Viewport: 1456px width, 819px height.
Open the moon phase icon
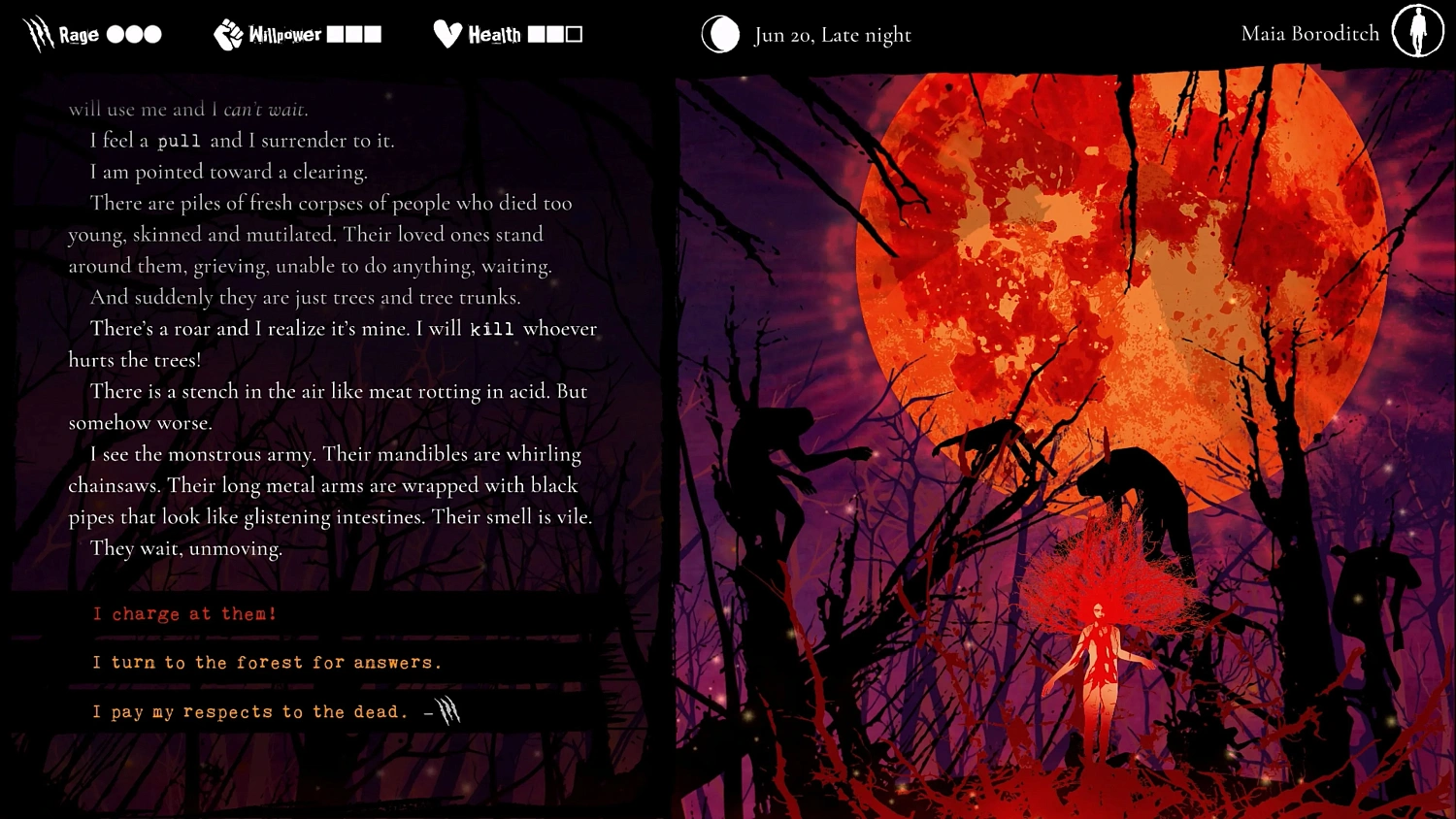720,34
